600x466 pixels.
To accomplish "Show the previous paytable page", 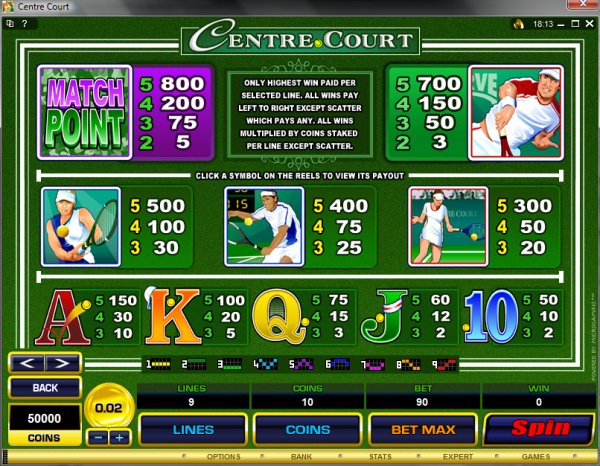I will pos(28,363).
